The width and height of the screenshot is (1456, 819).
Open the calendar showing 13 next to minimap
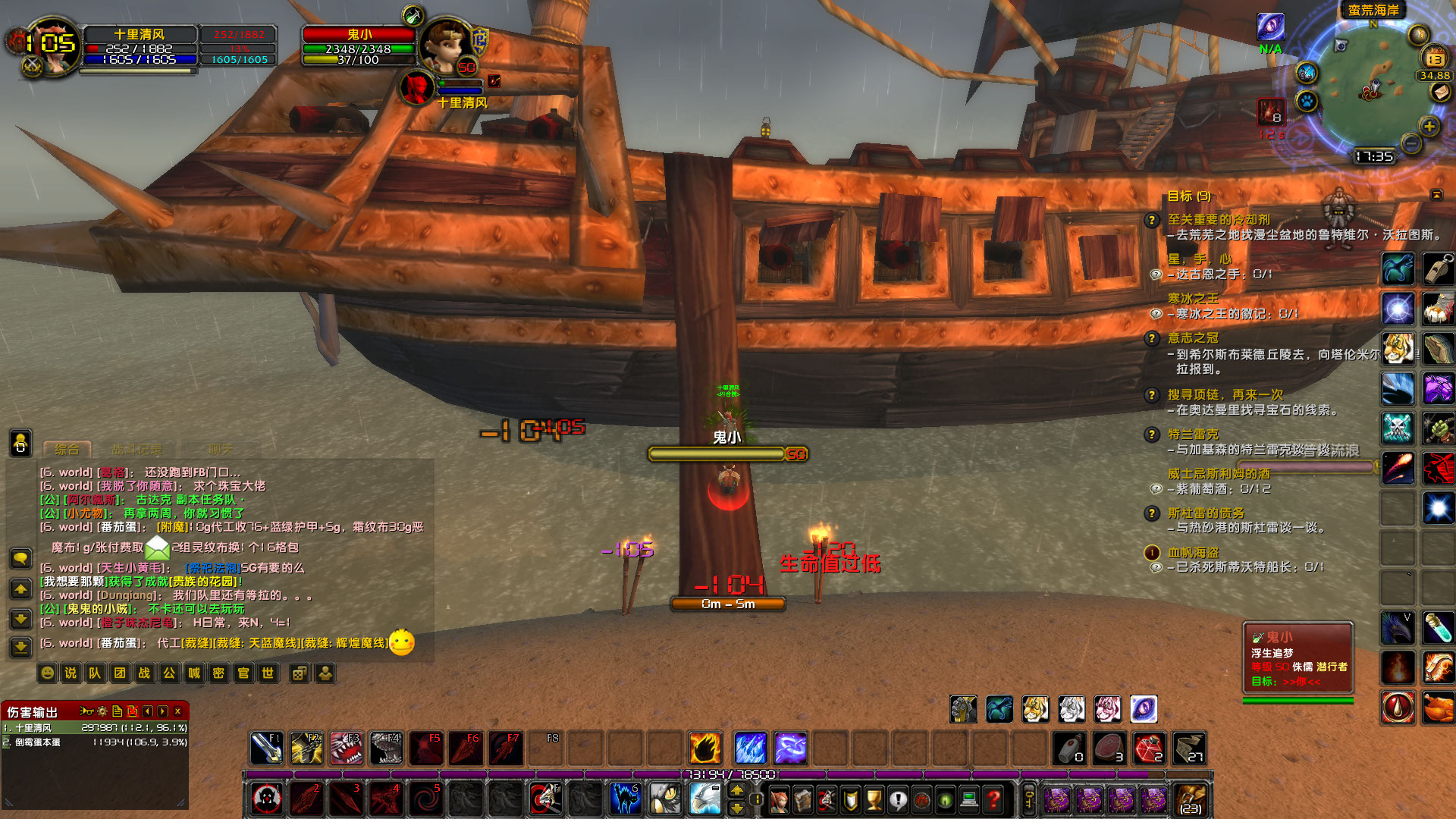pos(1434,58)
